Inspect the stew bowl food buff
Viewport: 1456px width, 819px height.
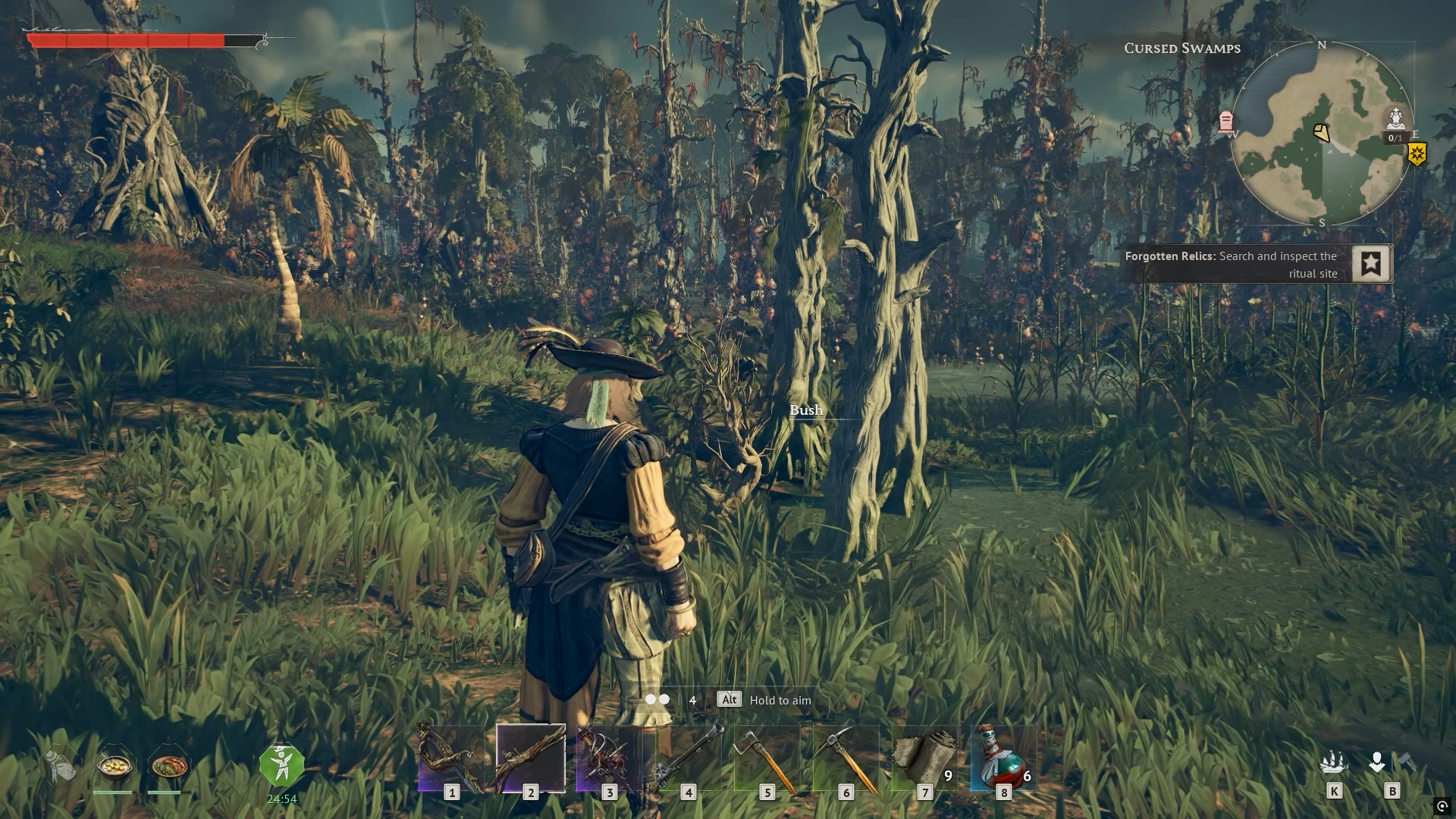coord(113,766)
